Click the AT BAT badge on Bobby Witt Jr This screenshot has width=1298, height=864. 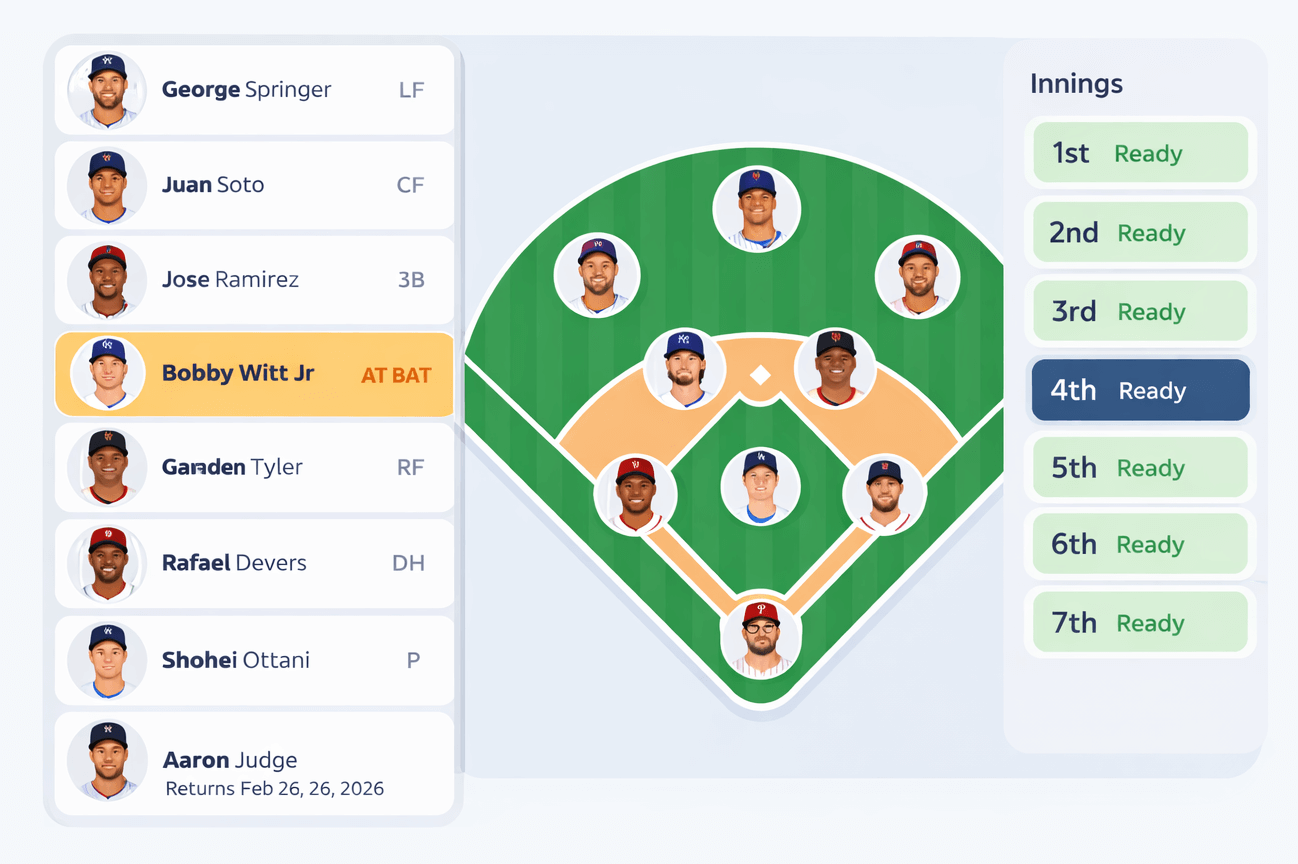point(395,374)
